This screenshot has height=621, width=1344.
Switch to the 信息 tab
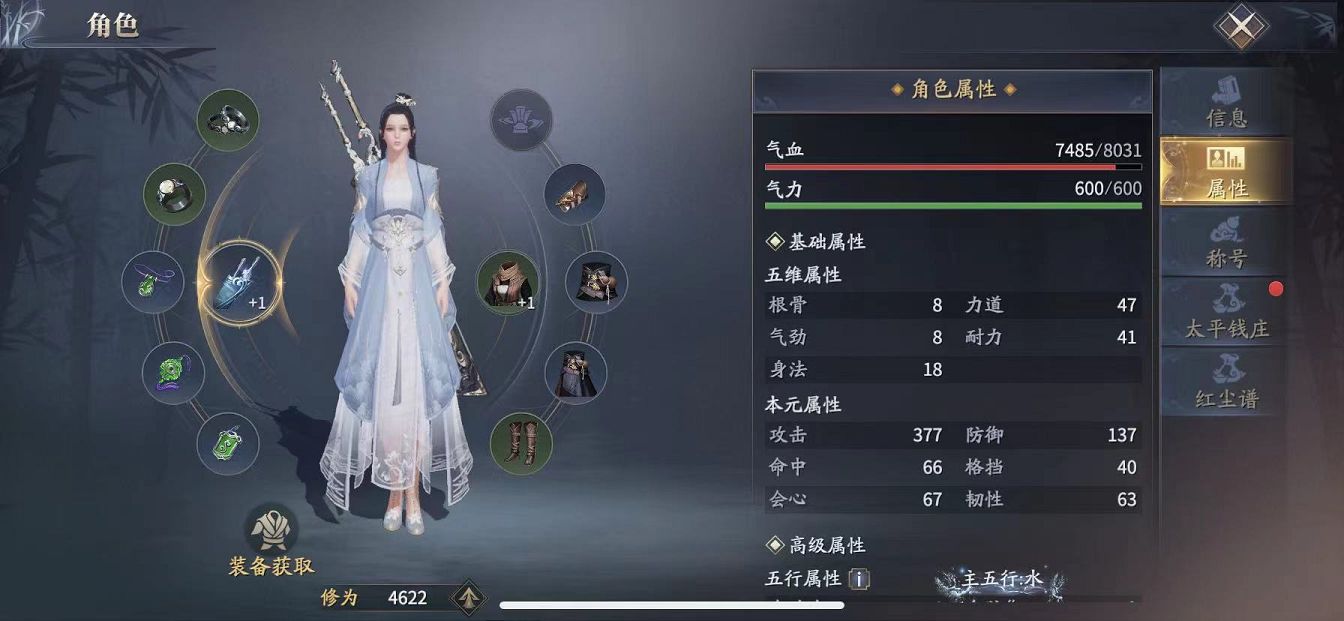click(1226, 102)
